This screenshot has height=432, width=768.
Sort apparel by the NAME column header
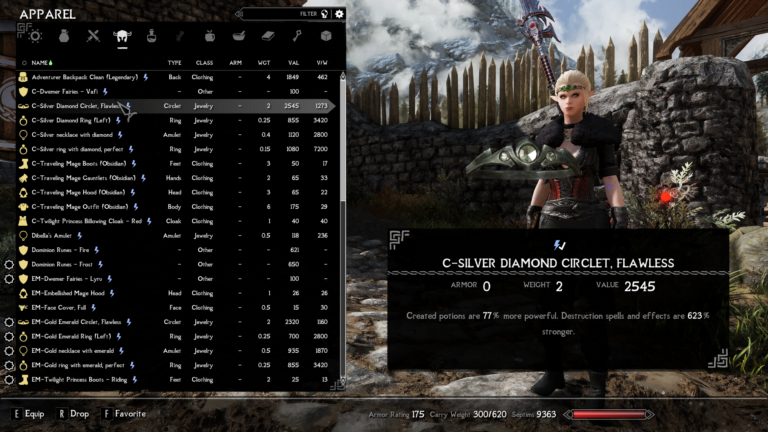41,62
